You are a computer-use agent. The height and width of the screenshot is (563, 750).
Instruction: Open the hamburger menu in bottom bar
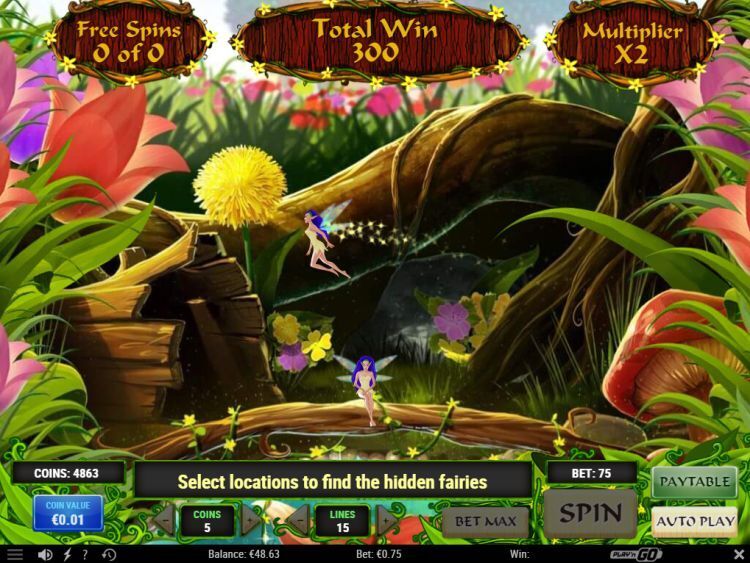pyautogui.click(x=14, y=554)
